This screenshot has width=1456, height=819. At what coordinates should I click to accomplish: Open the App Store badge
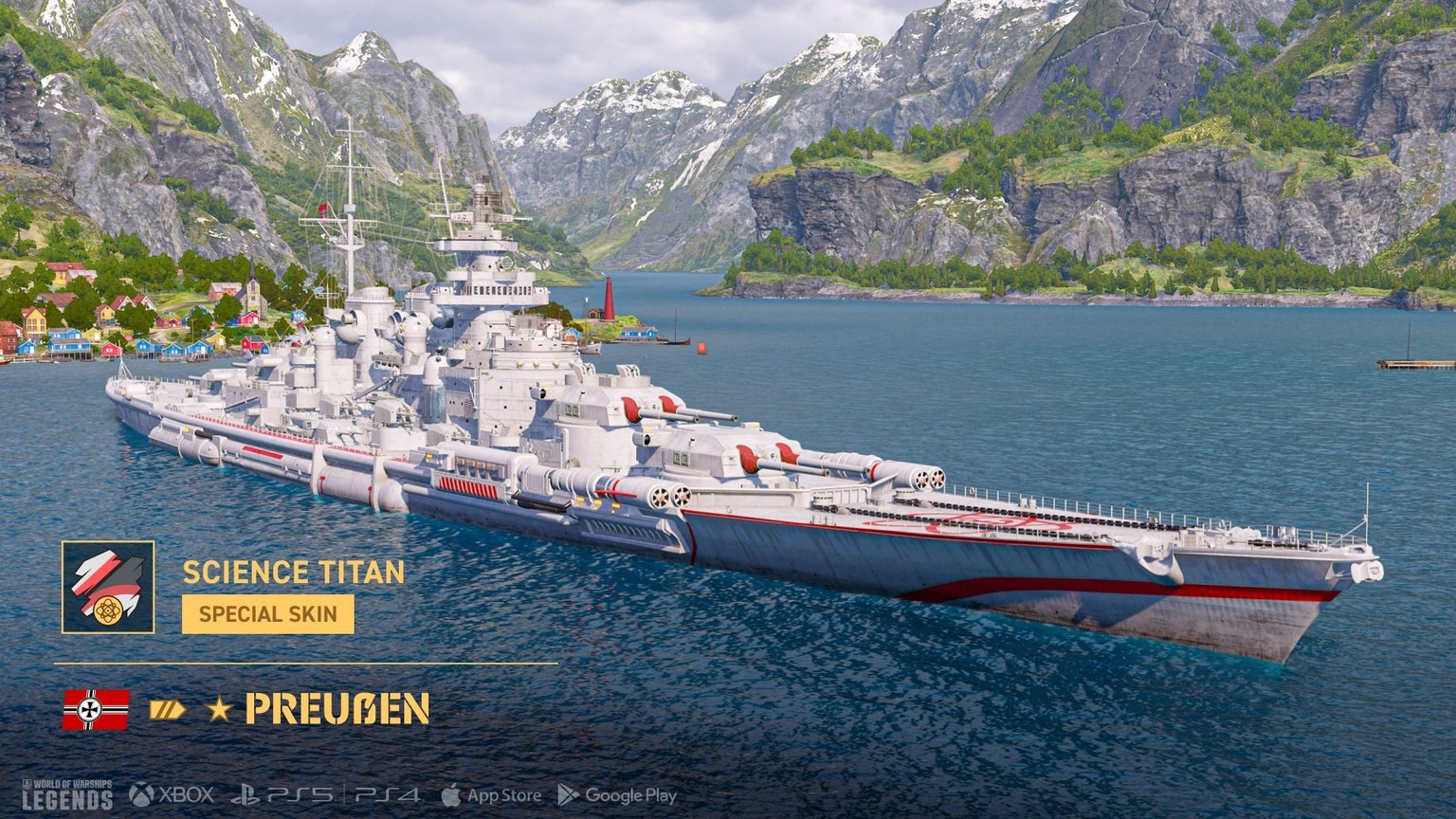491,795
